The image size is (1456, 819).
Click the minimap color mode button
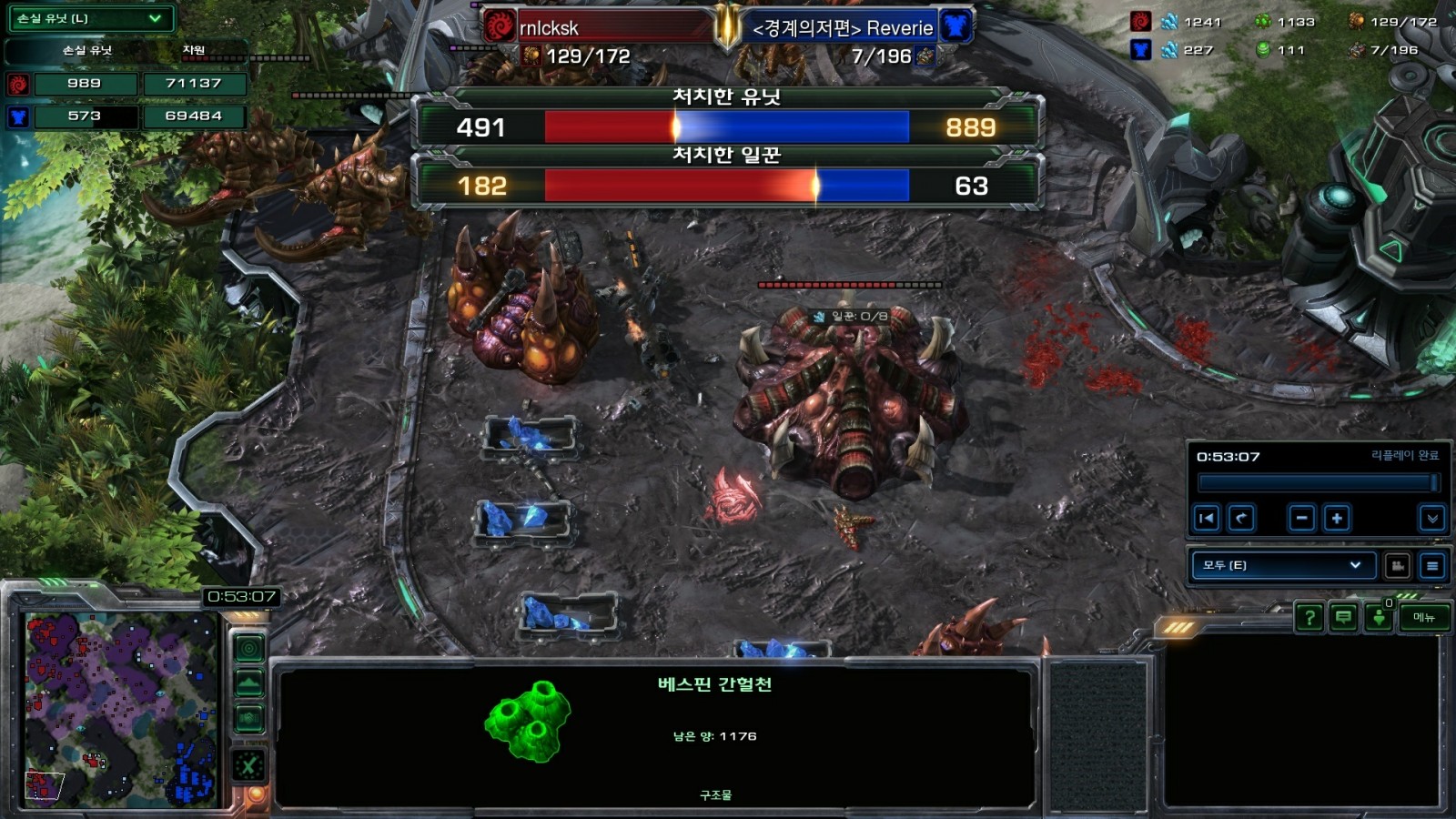(x=249, y=718)
